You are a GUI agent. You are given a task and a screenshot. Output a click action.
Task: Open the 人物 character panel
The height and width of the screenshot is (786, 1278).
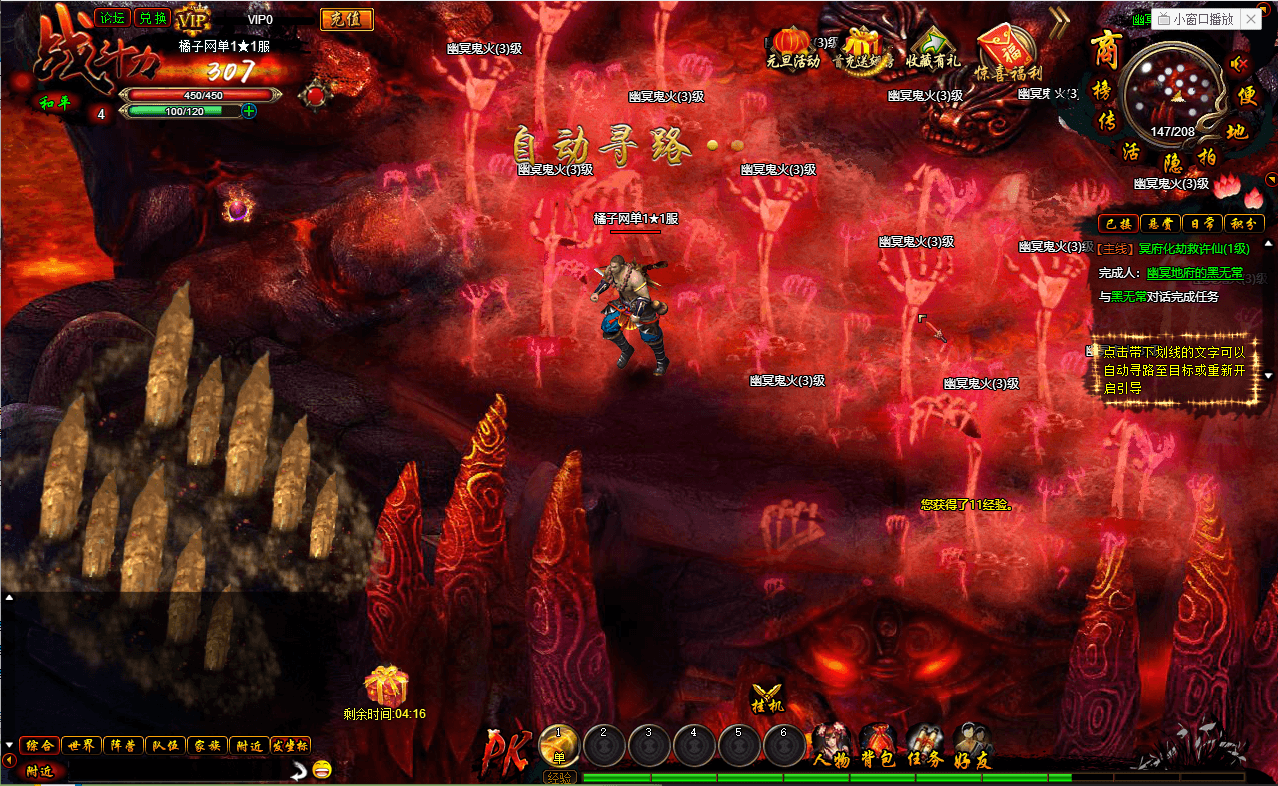pyautogui.click(x=832, y=747)
